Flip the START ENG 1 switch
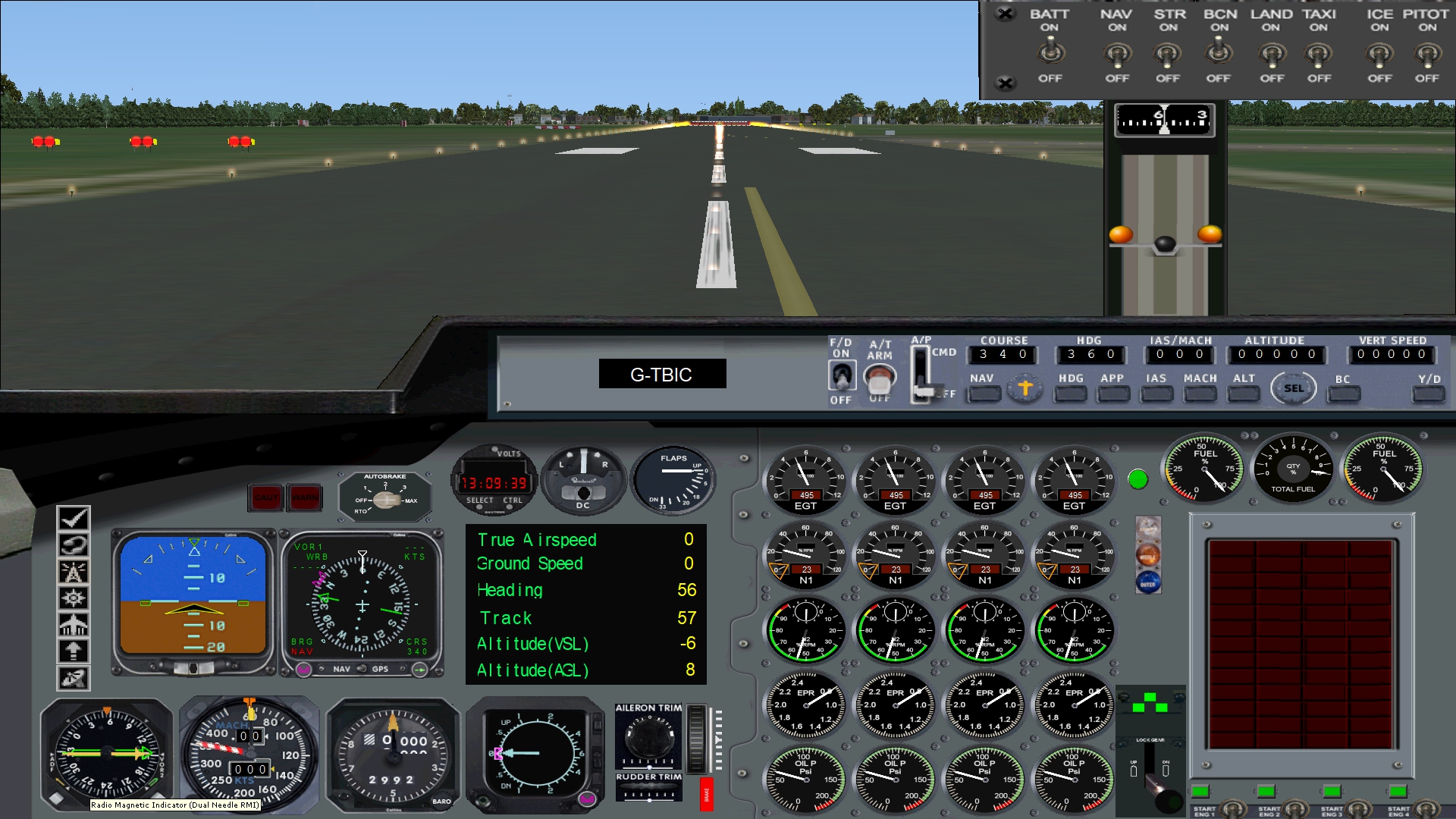The width and height of the screenshot is (1456, 819). click(x=1232, y=808)
